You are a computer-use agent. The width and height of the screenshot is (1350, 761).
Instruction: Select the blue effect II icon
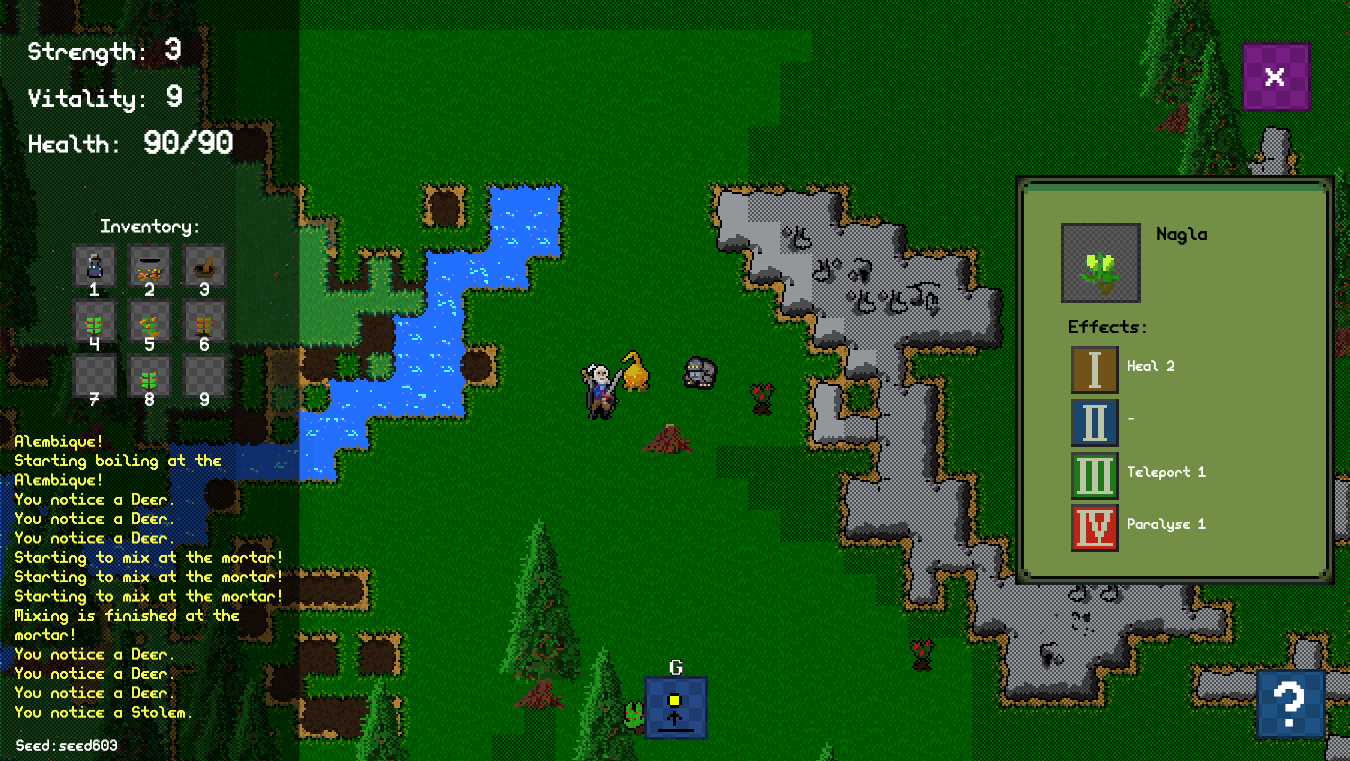1094,422
